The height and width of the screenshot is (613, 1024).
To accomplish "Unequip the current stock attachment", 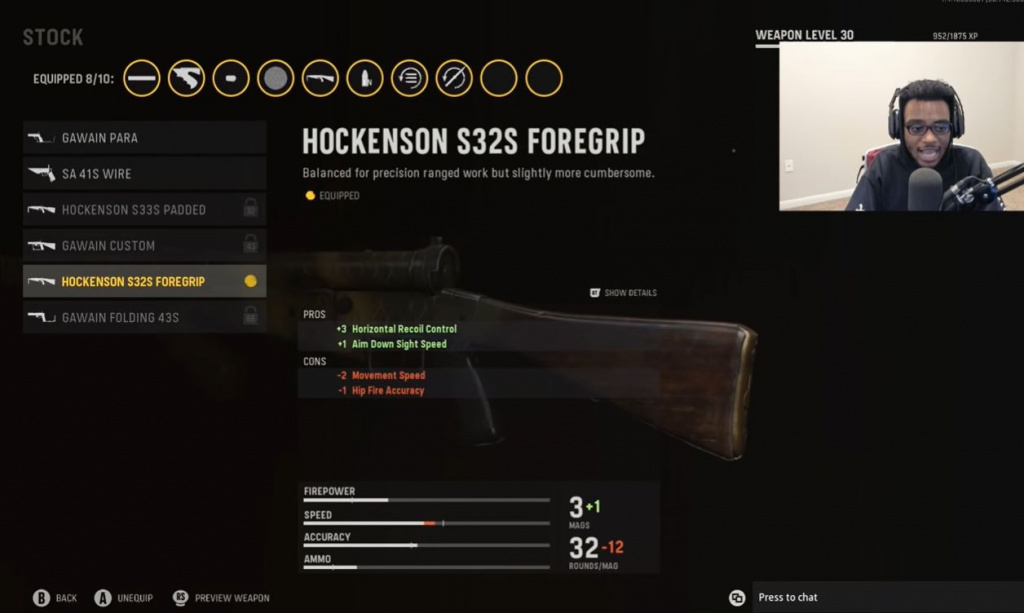I will click(123, 598).
